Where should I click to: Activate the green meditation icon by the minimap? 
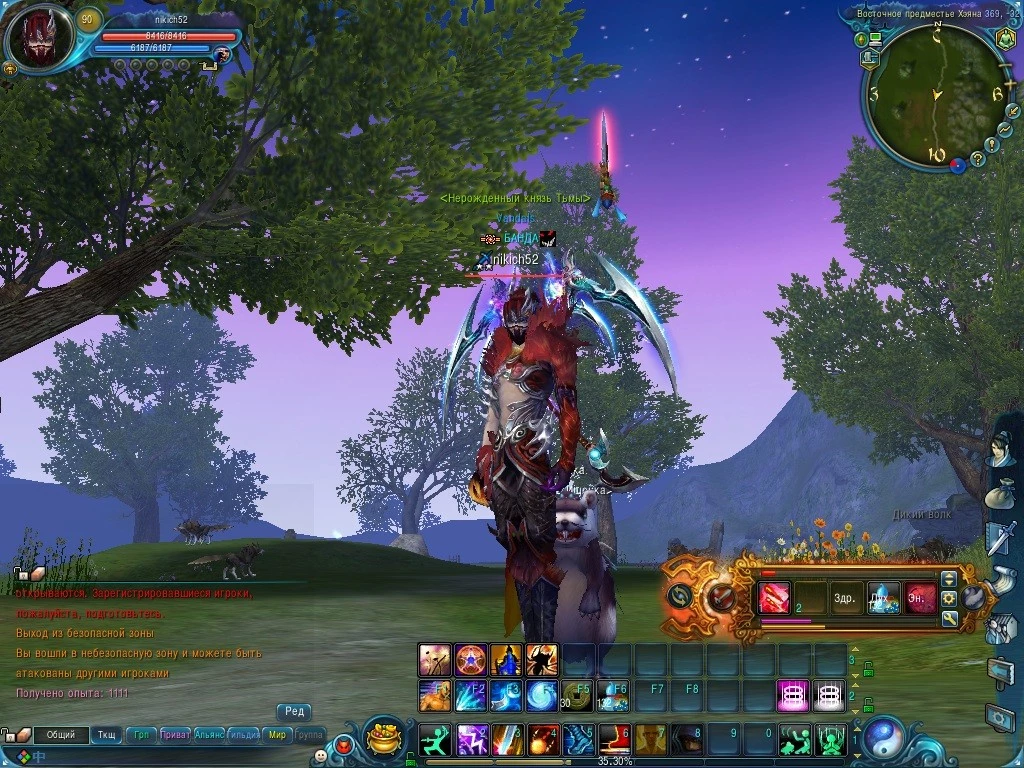[1005, 39]
